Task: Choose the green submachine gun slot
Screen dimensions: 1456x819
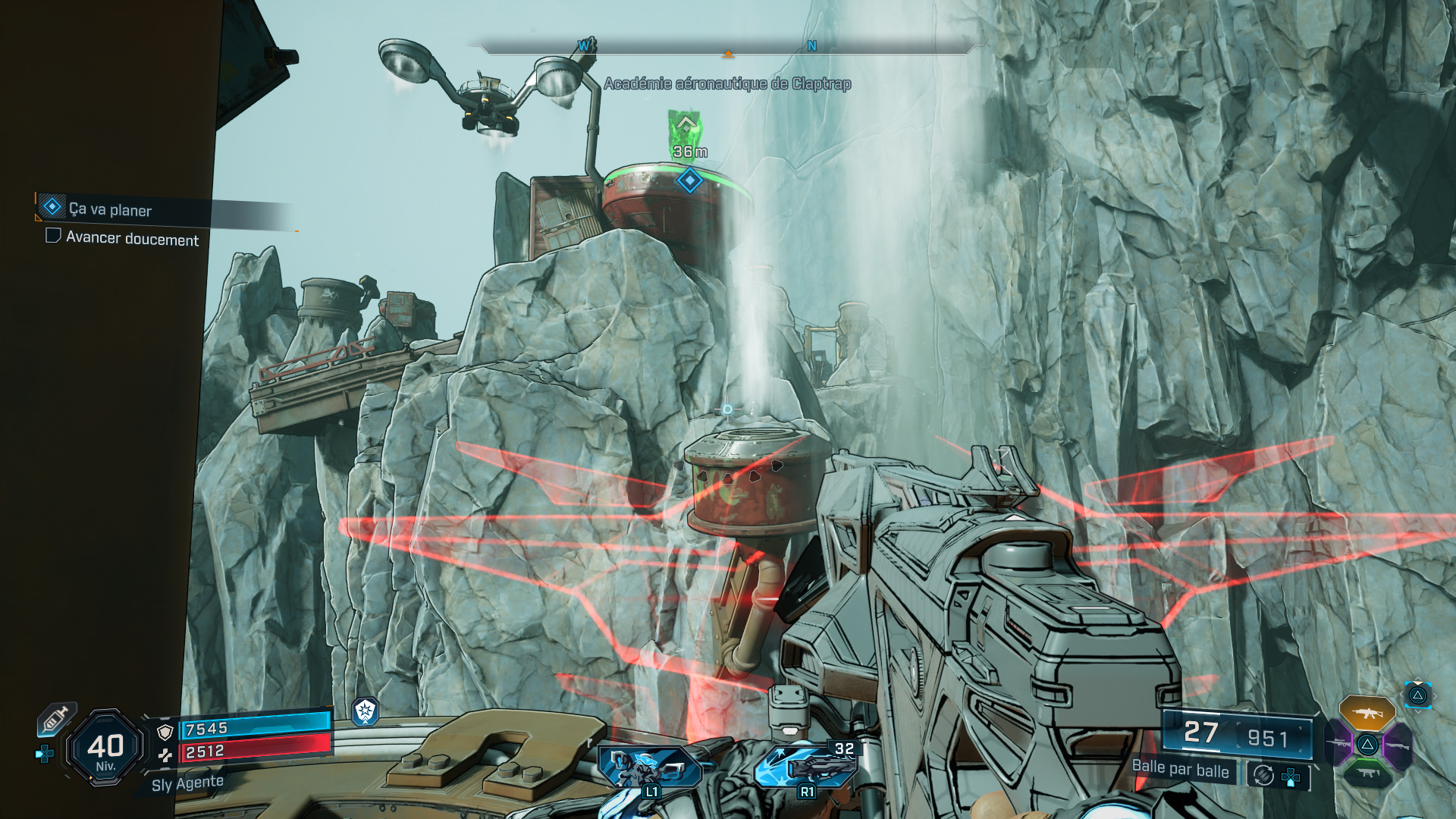Action: click(1367, 773)
